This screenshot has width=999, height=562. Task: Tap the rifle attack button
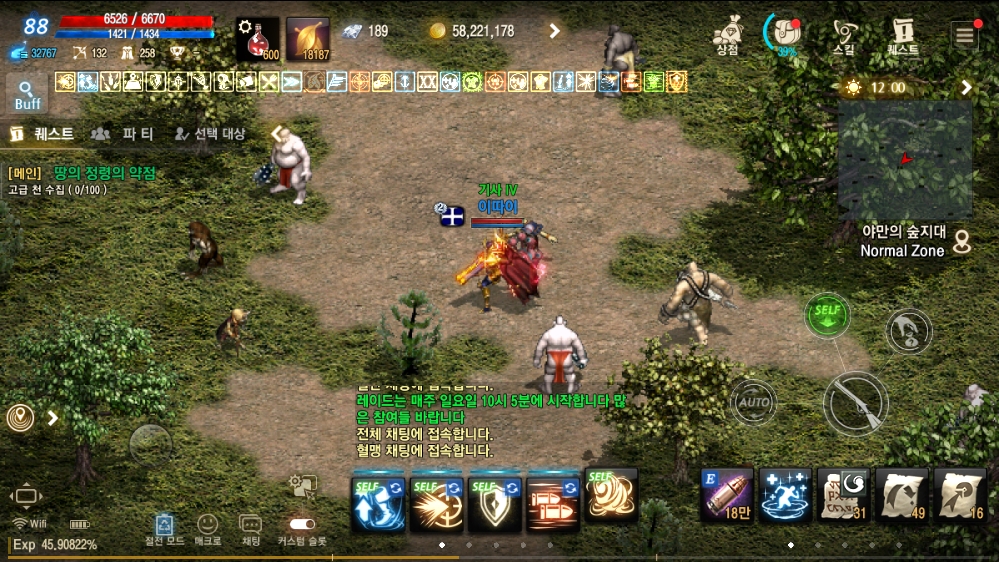pos(855,403)
